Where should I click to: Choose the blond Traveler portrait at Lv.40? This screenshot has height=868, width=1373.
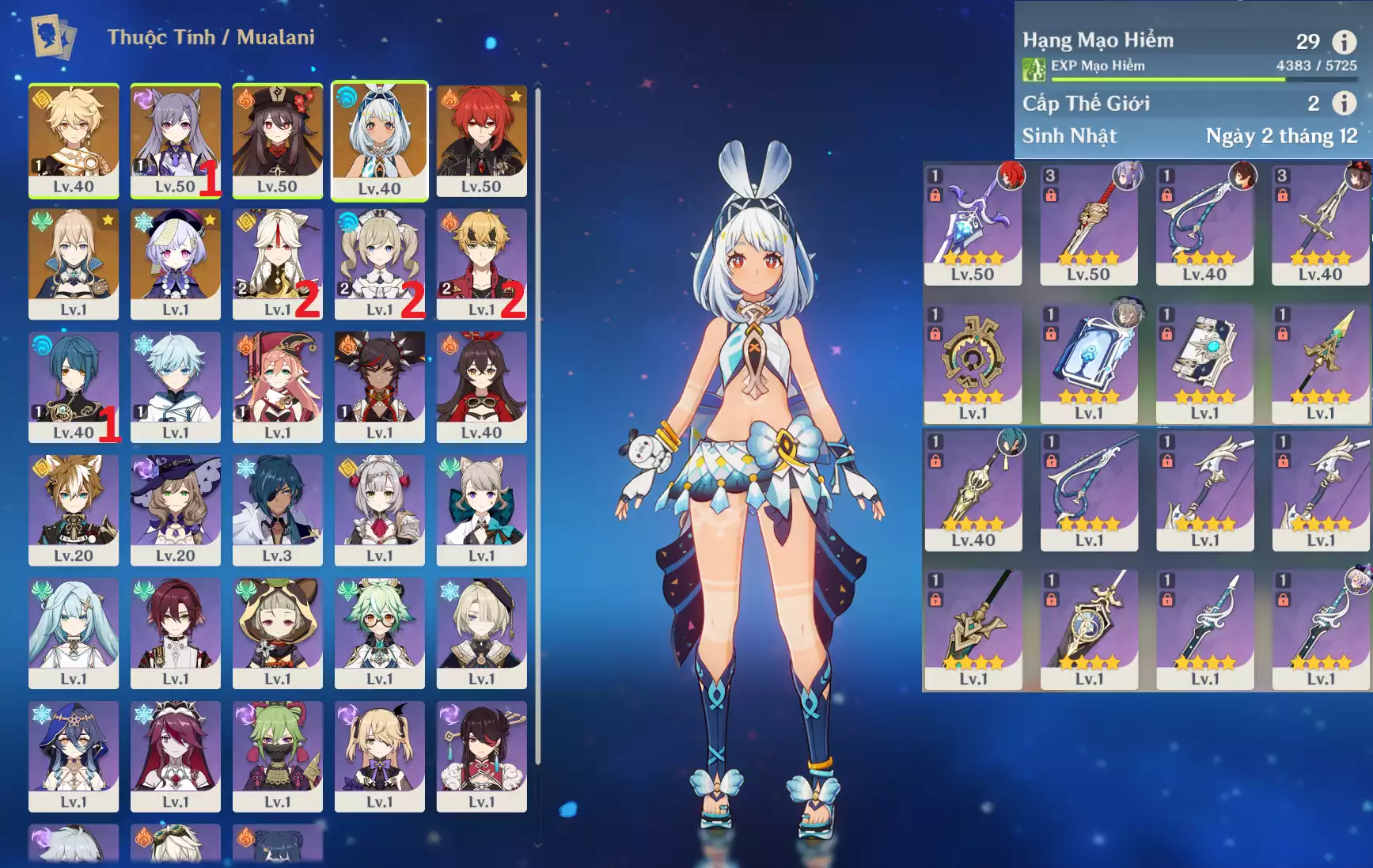coord(74,141)
